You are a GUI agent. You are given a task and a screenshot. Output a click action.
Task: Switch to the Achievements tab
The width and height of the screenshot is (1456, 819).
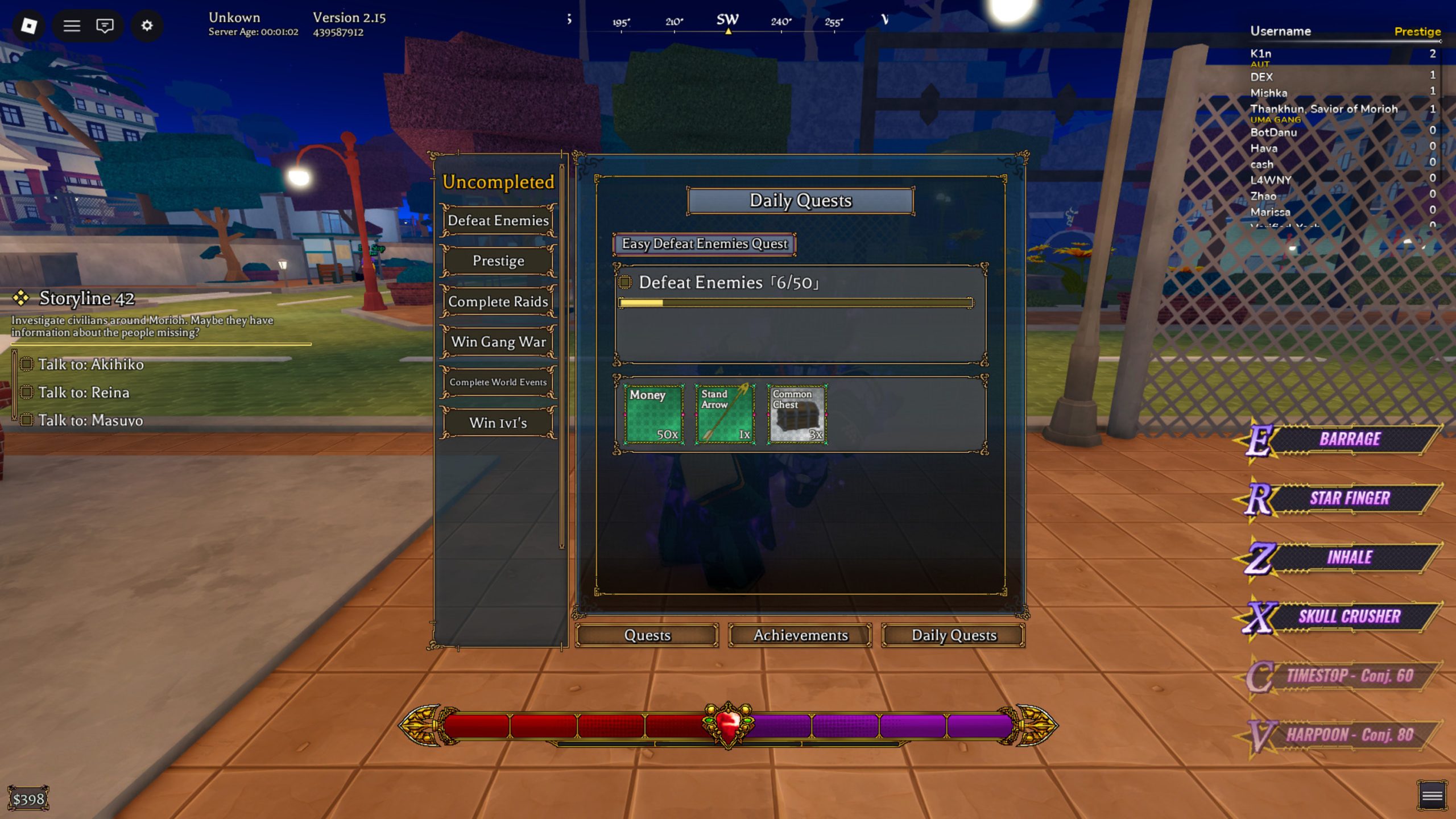800,635
